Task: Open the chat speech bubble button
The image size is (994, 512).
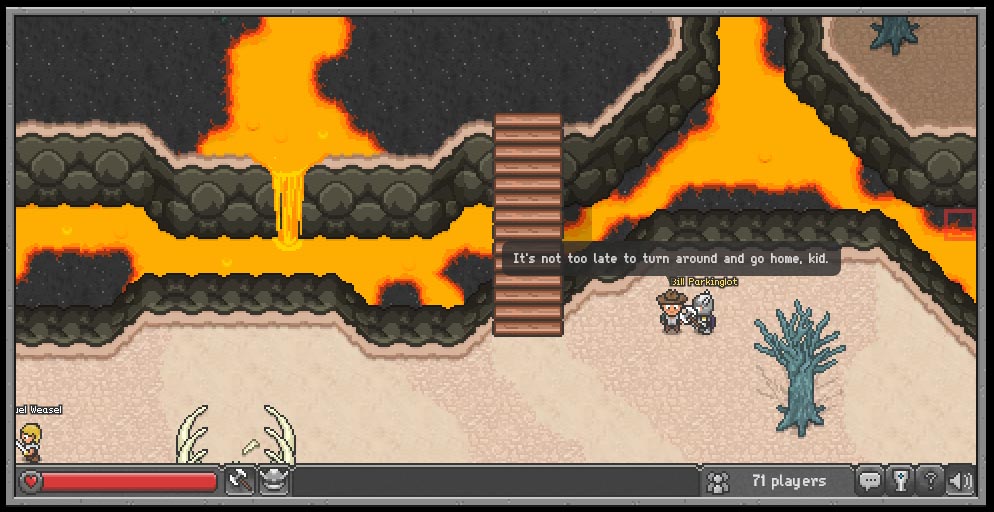Action: [x=871, y=481]
